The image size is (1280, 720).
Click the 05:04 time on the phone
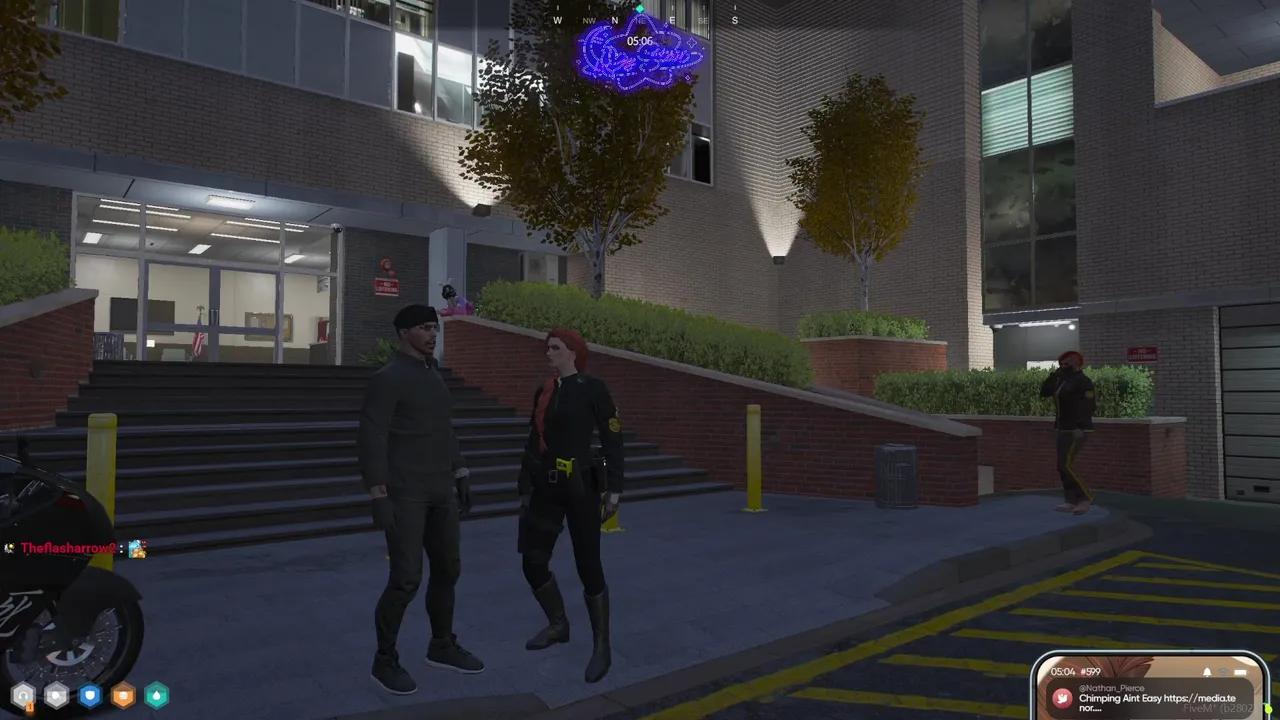(x=1062, y=671)
